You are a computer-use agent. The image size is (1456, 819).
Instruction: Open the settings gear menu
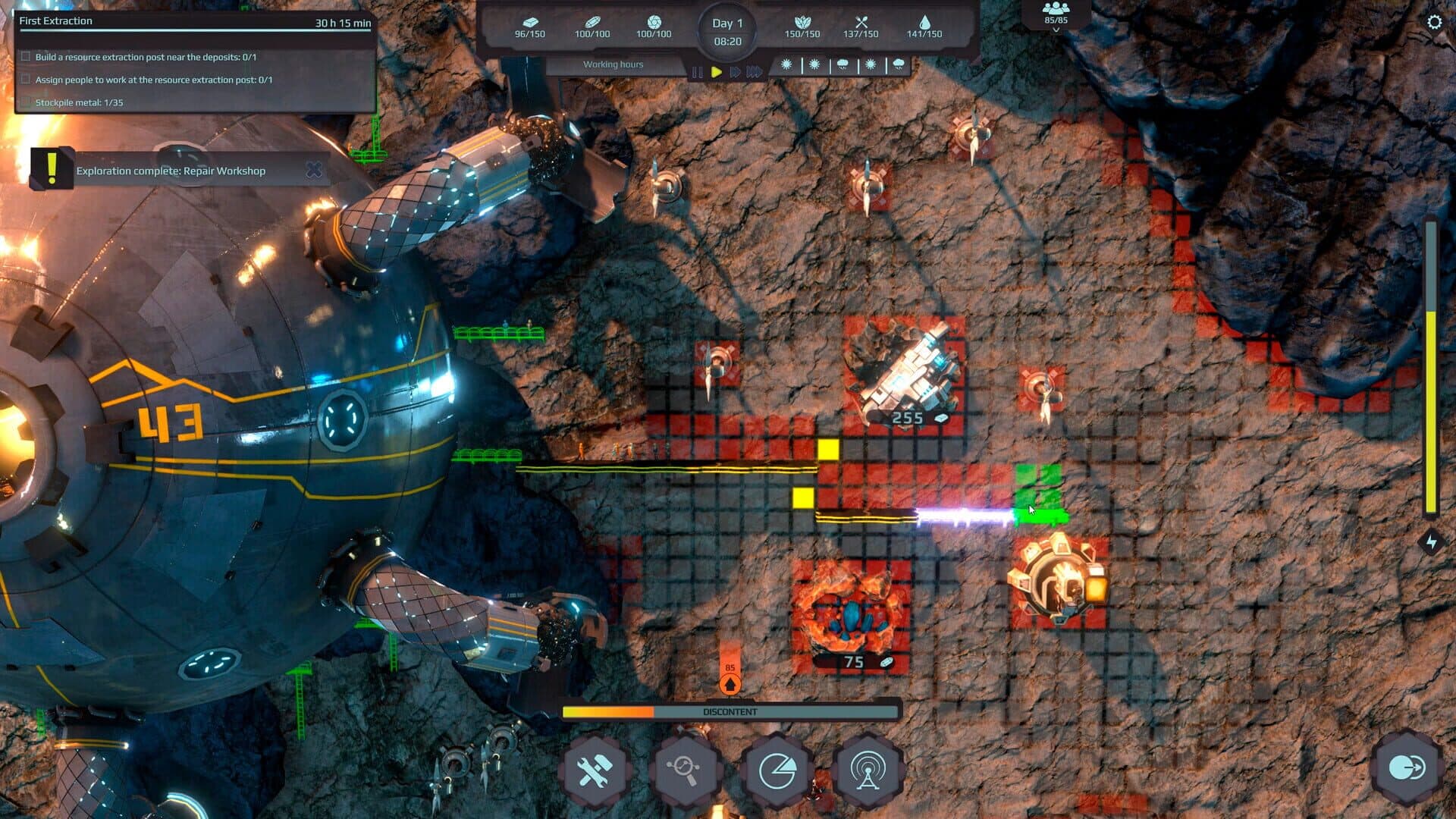click(1433, 23)
